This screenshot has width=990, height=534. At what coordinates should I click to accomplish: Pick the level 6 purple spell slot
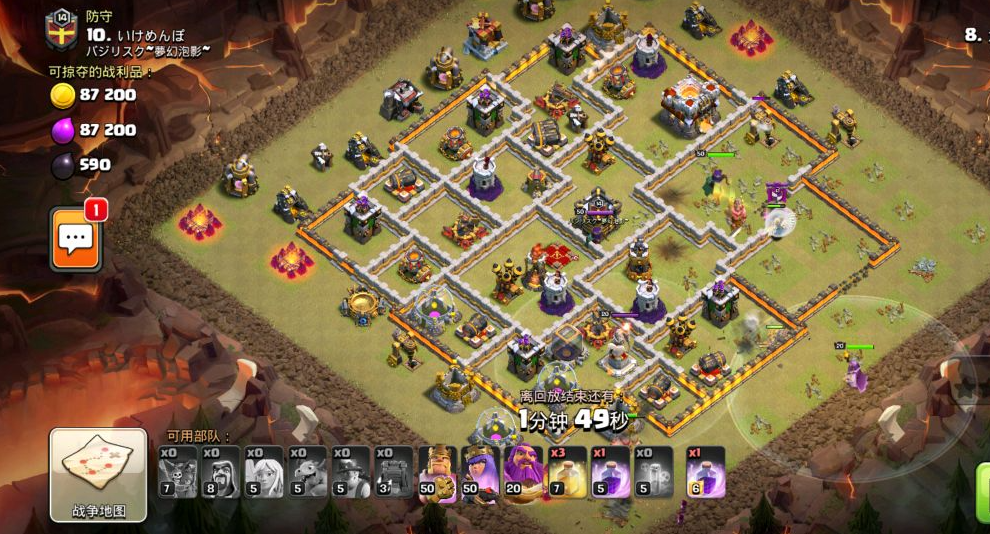705,471
